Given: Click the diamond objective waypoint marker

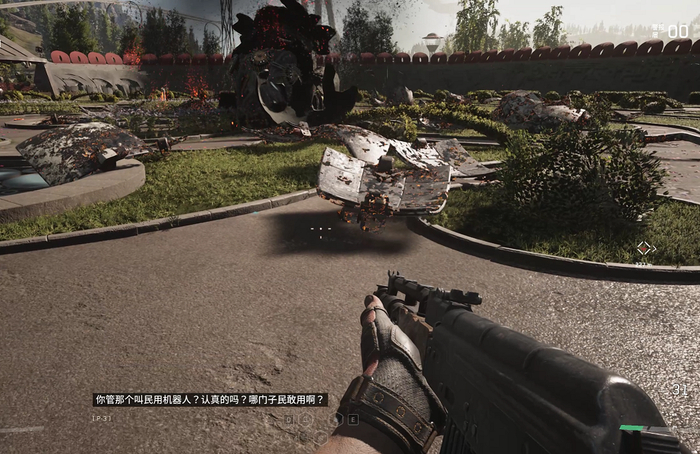Looking at the screenshot, I should point(645,248).
